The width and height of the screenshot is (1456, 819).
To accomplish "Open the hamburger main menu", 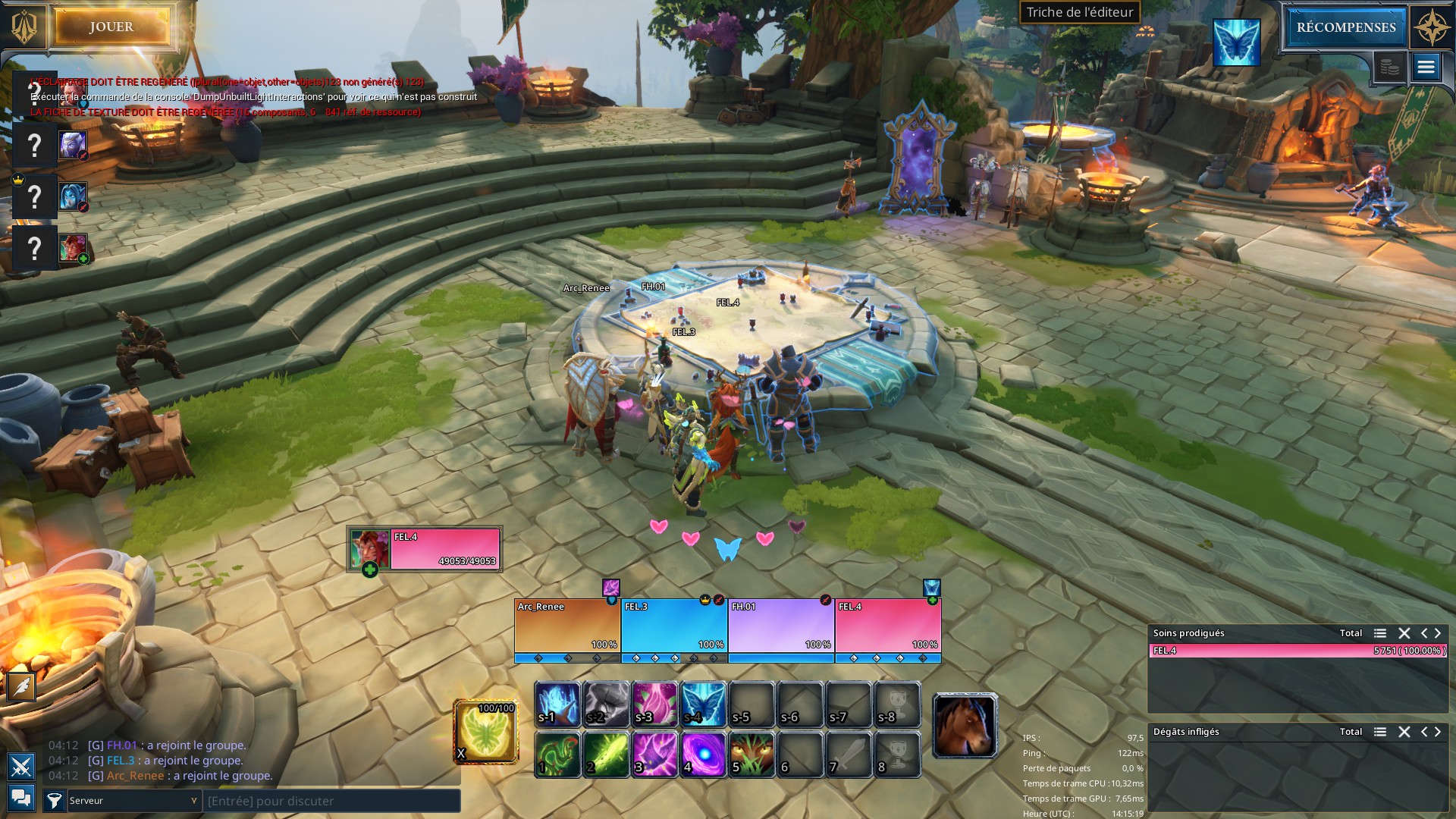I will click(x=1426, y=67).
